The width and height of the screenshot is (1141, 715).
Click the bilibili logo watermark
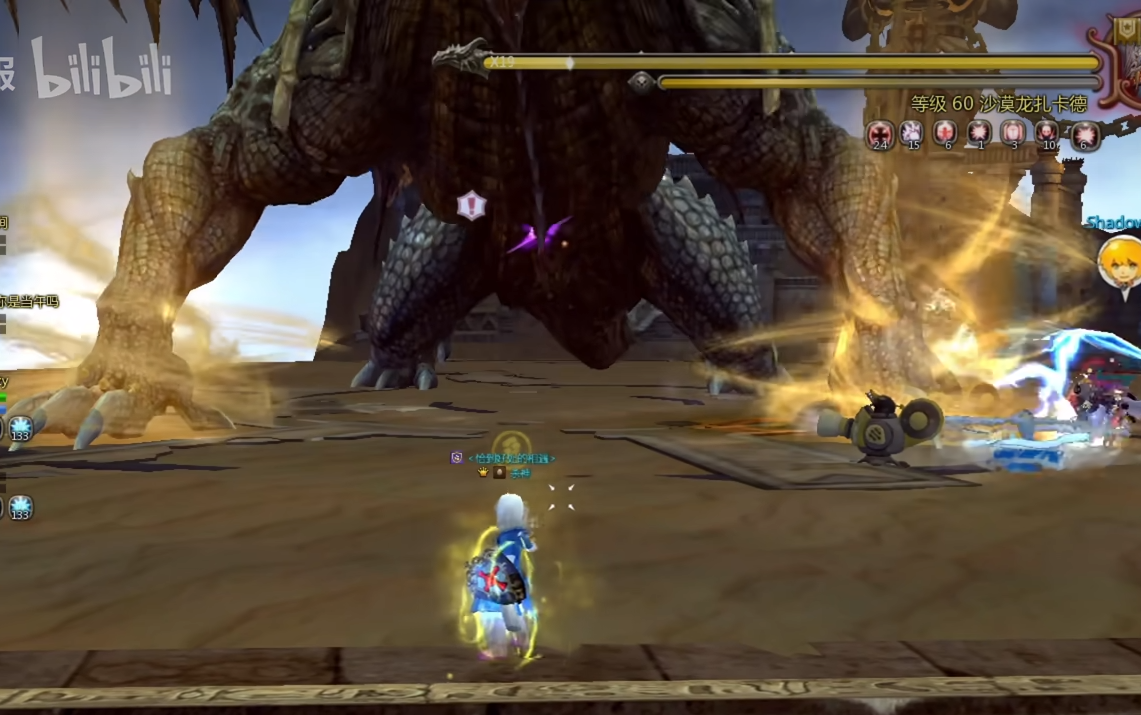coord(100,70)
